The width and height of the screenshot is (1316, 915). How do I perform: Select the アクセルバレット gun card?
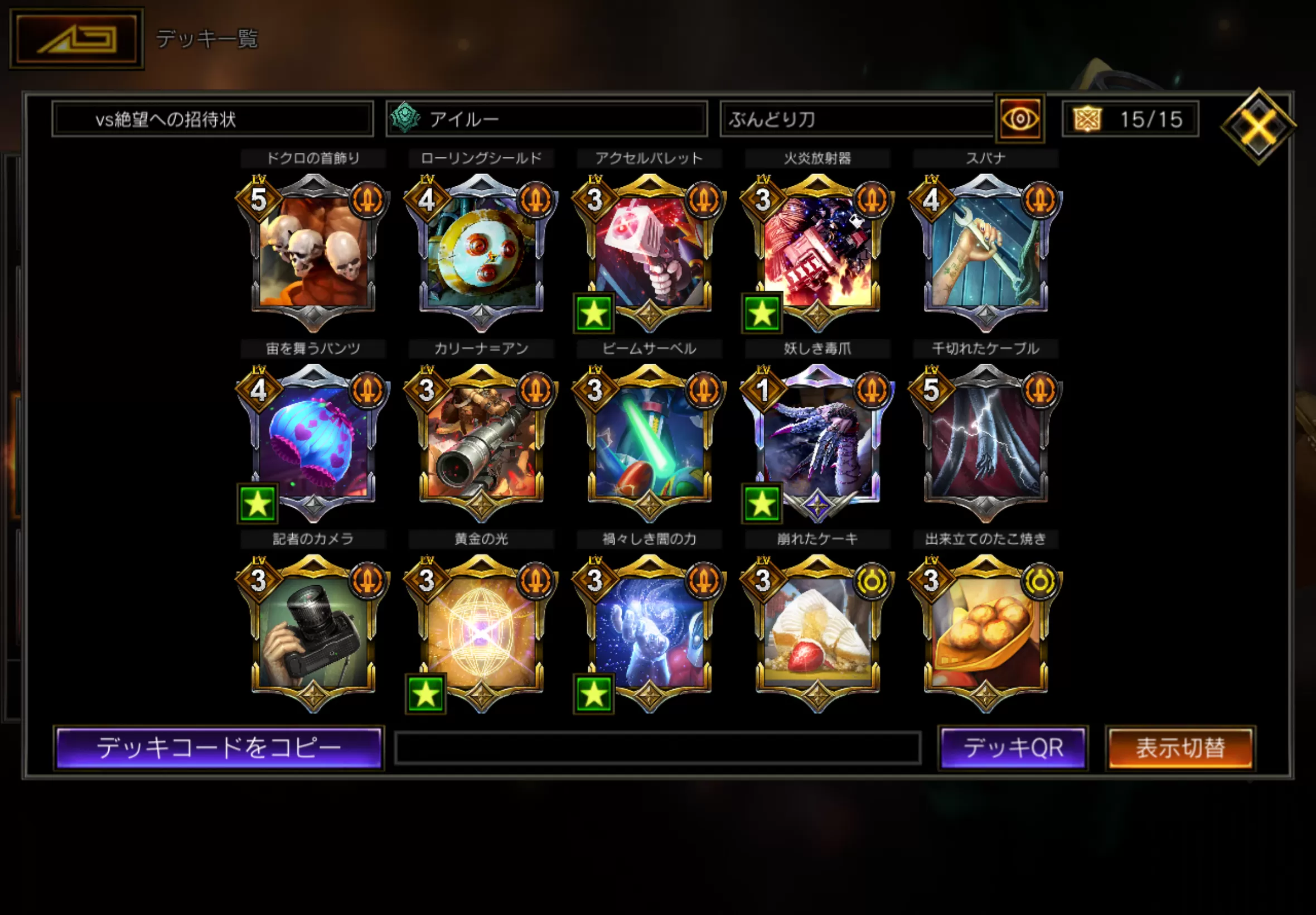tap(649, 252)
